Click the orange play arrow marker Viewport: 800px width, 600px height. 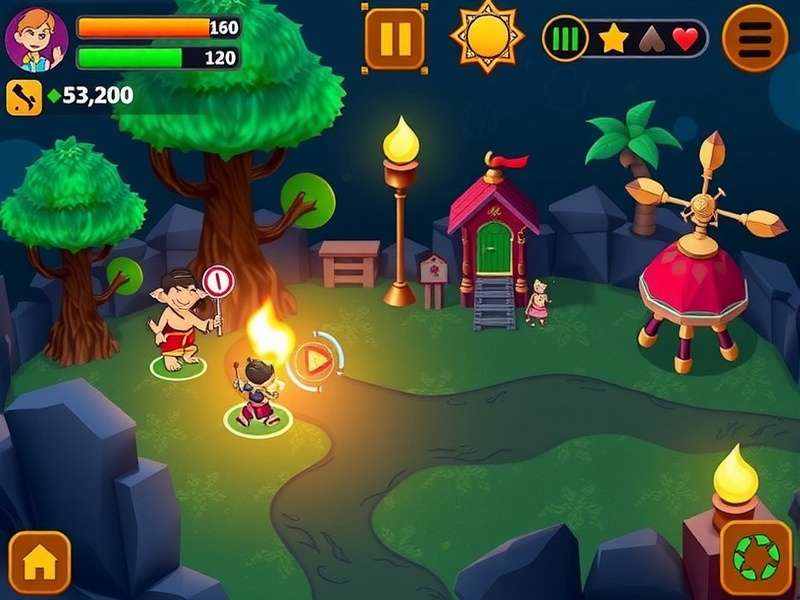click(315, 360)
